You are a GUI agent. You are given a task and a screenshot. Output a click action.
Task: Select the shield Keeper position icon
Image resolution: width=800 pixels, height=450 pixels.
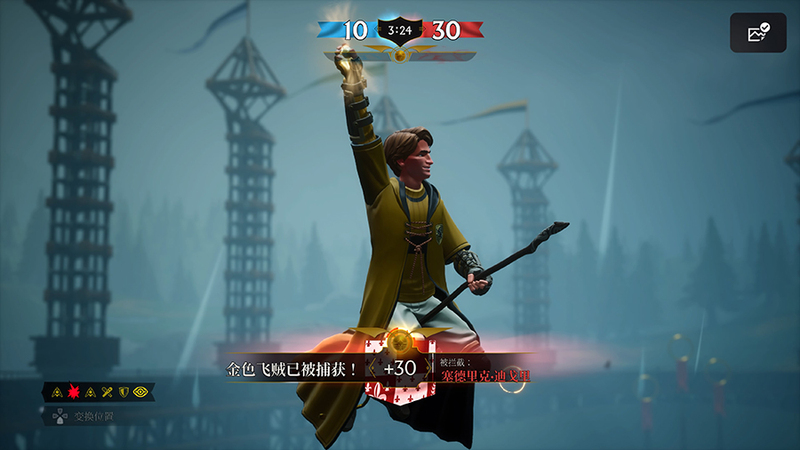click(124, 391)
